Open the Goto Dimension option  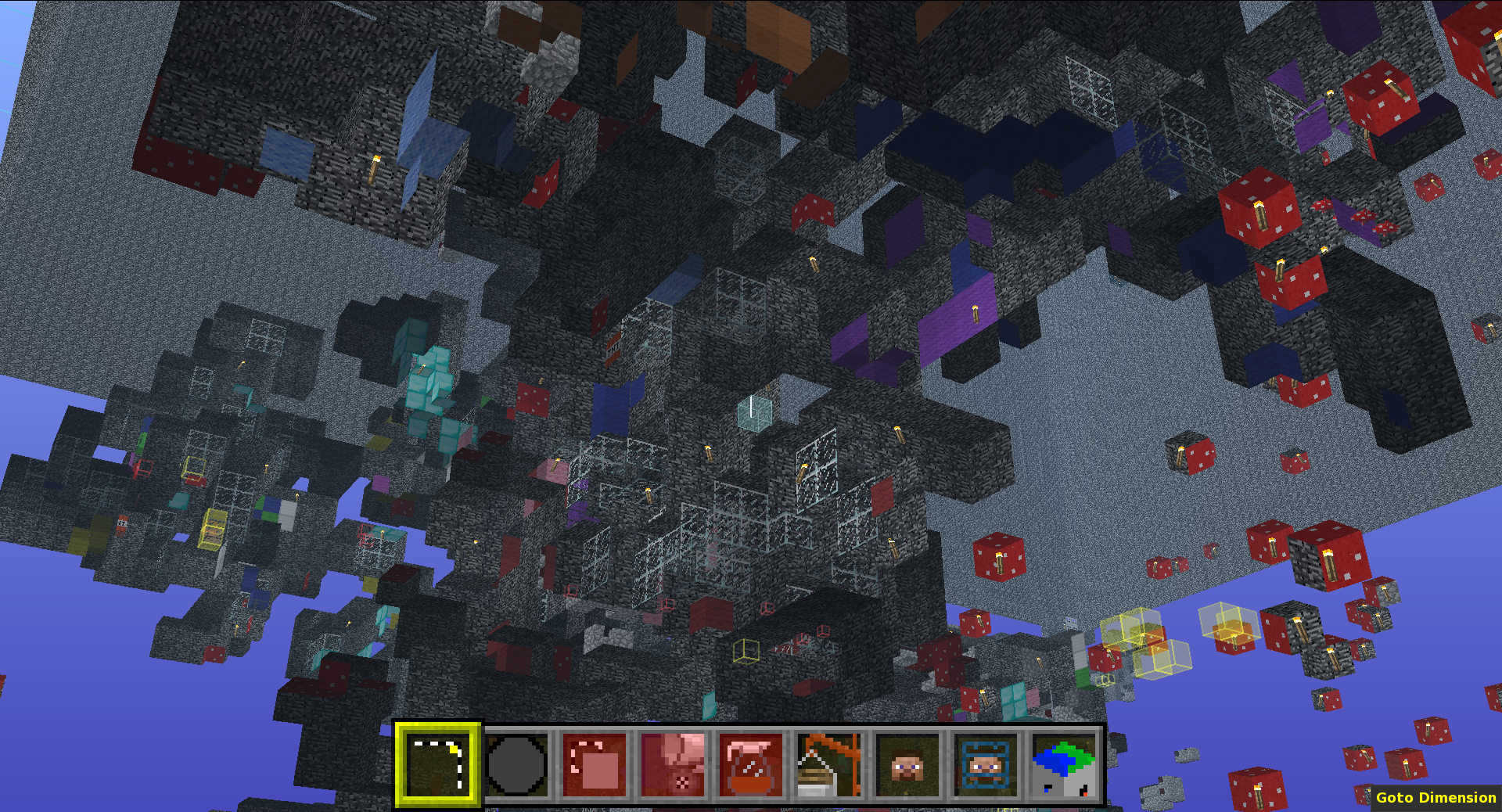[x=1436, y=797]
